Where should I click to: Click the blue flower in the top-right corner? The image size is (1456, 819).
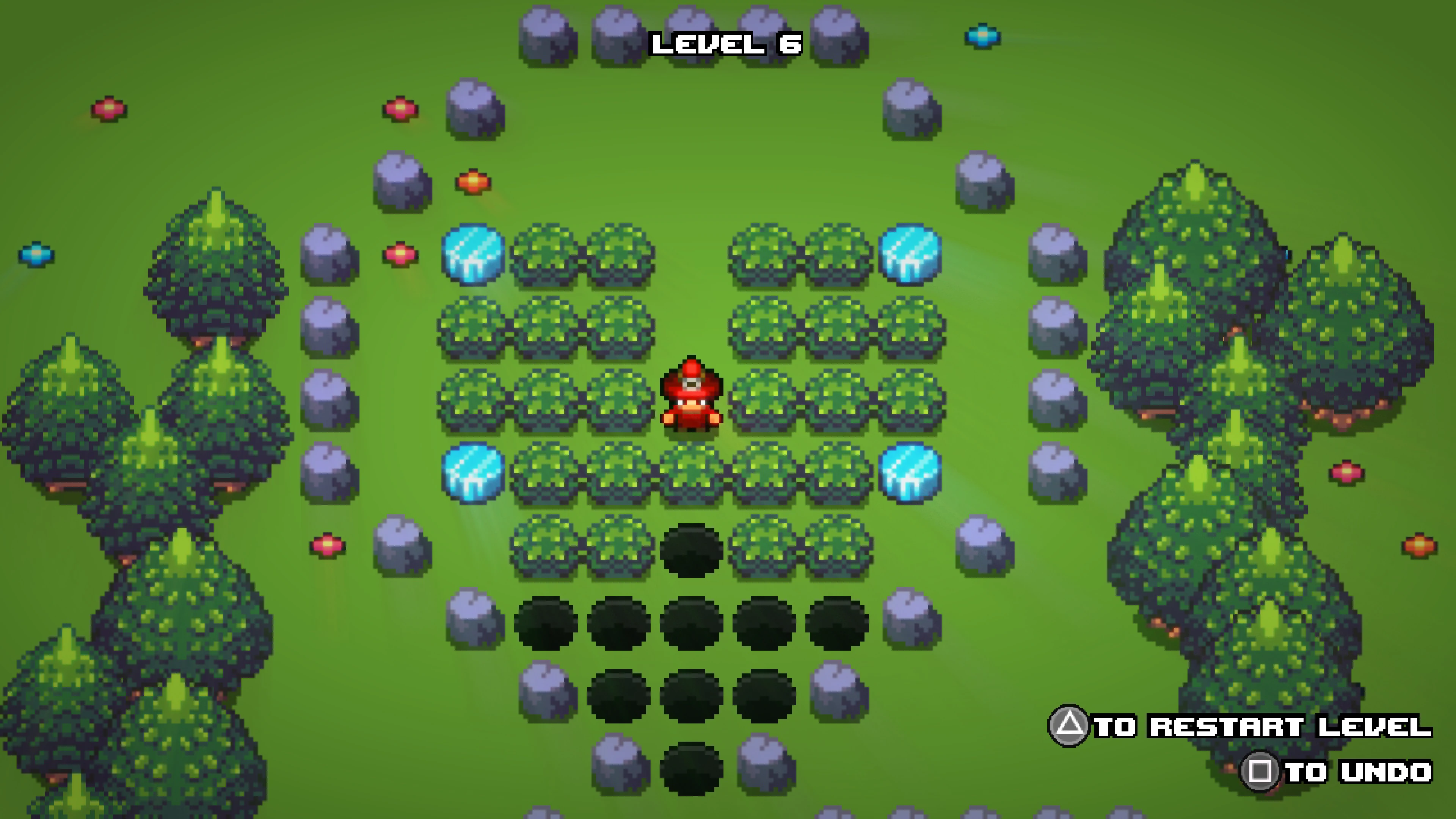coord(982,36)
